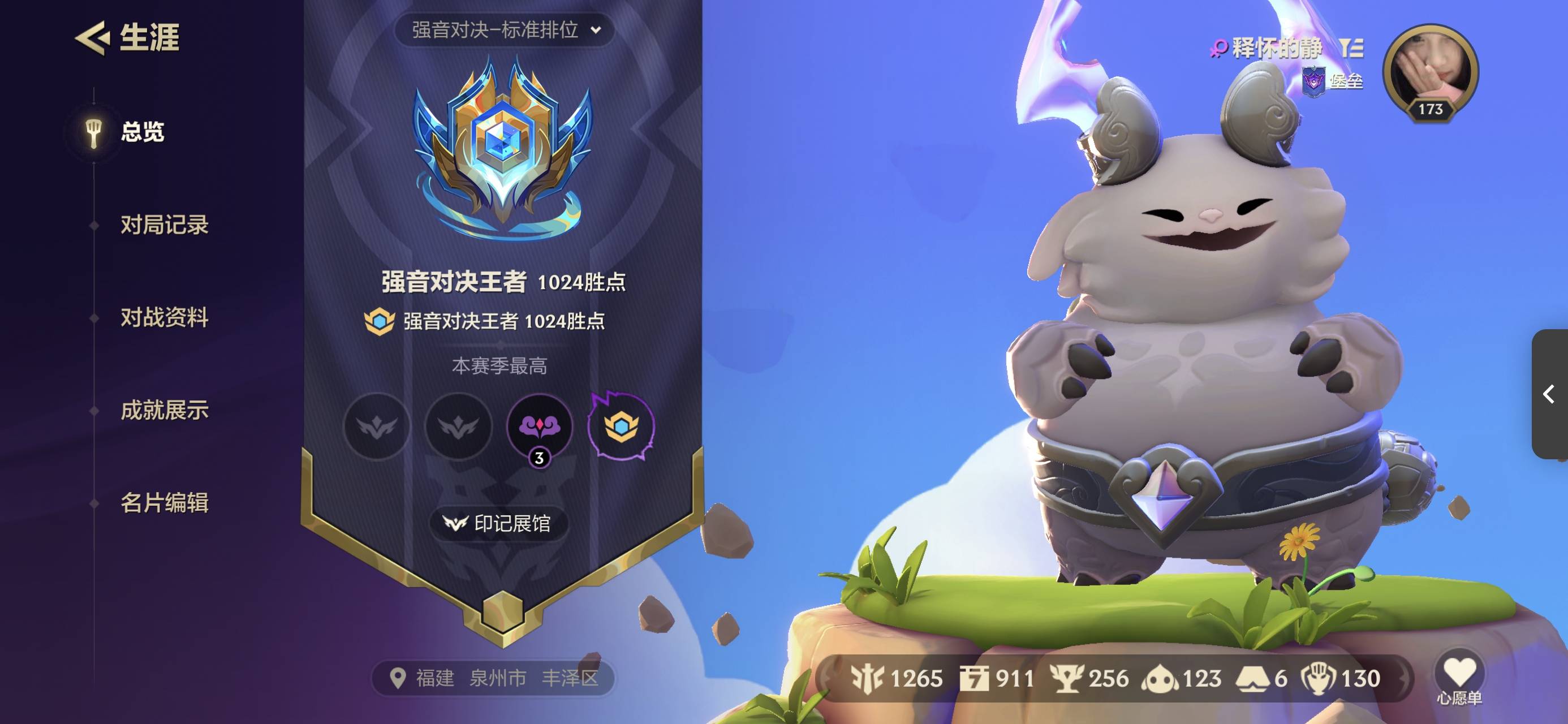This screenshot has width=1568, height=724.
Task: Select the gold hexagon season-high badge
Action: (621, 425)
